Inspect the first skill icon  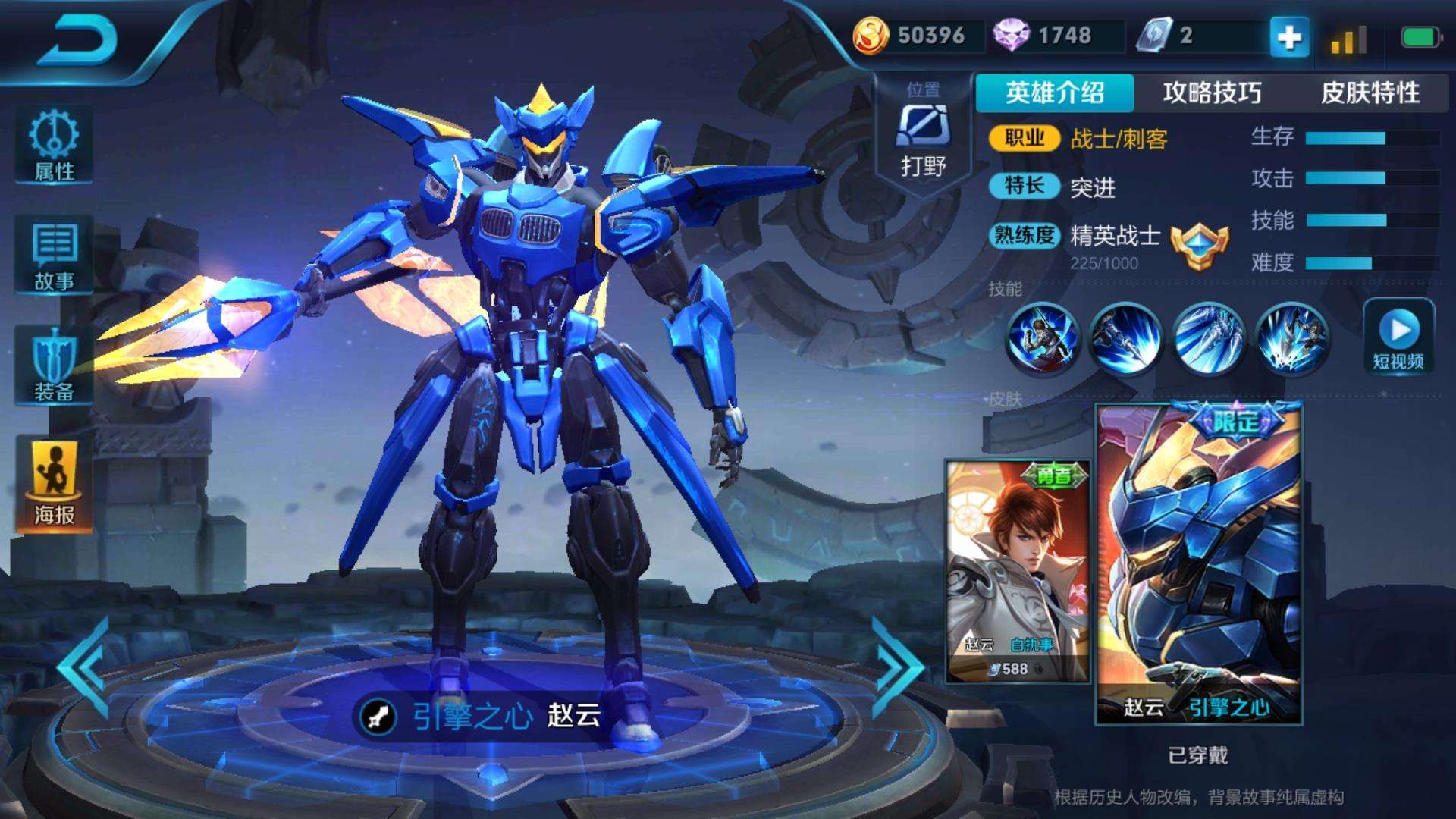point(1042,339)
